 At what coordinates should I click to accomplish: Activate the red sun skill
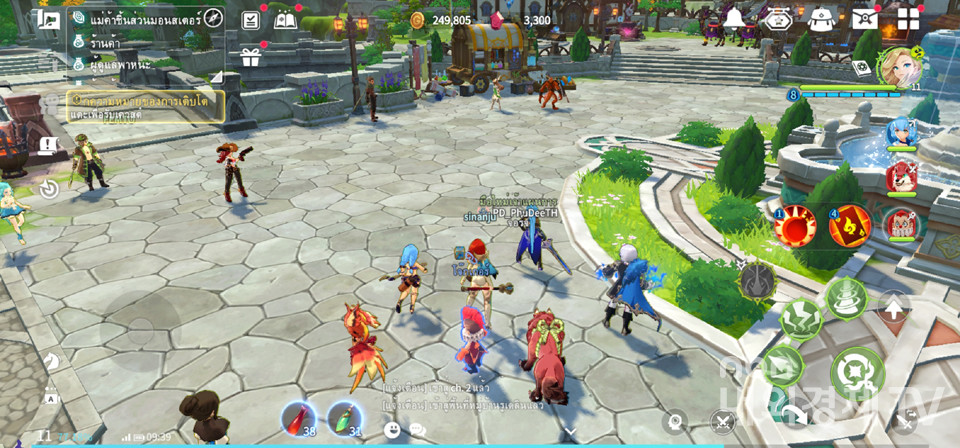[797, 226]
